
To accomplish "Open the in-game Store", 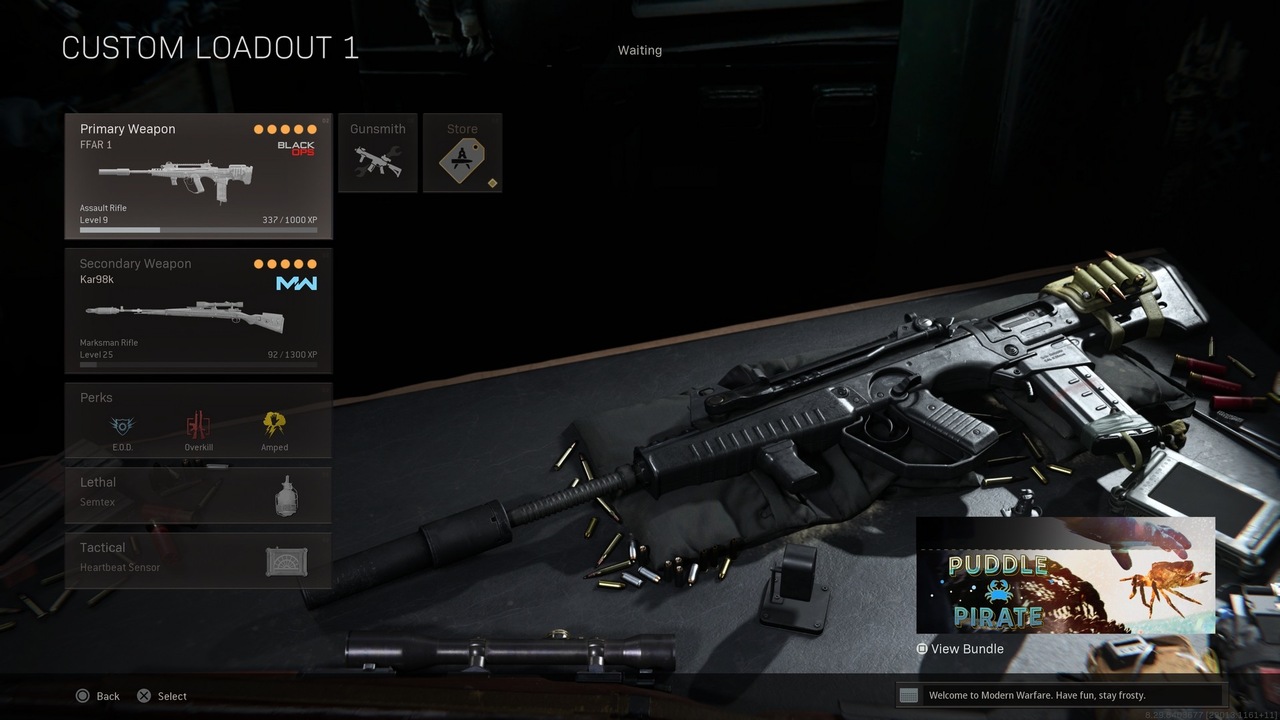I will (x=462, y=152).
